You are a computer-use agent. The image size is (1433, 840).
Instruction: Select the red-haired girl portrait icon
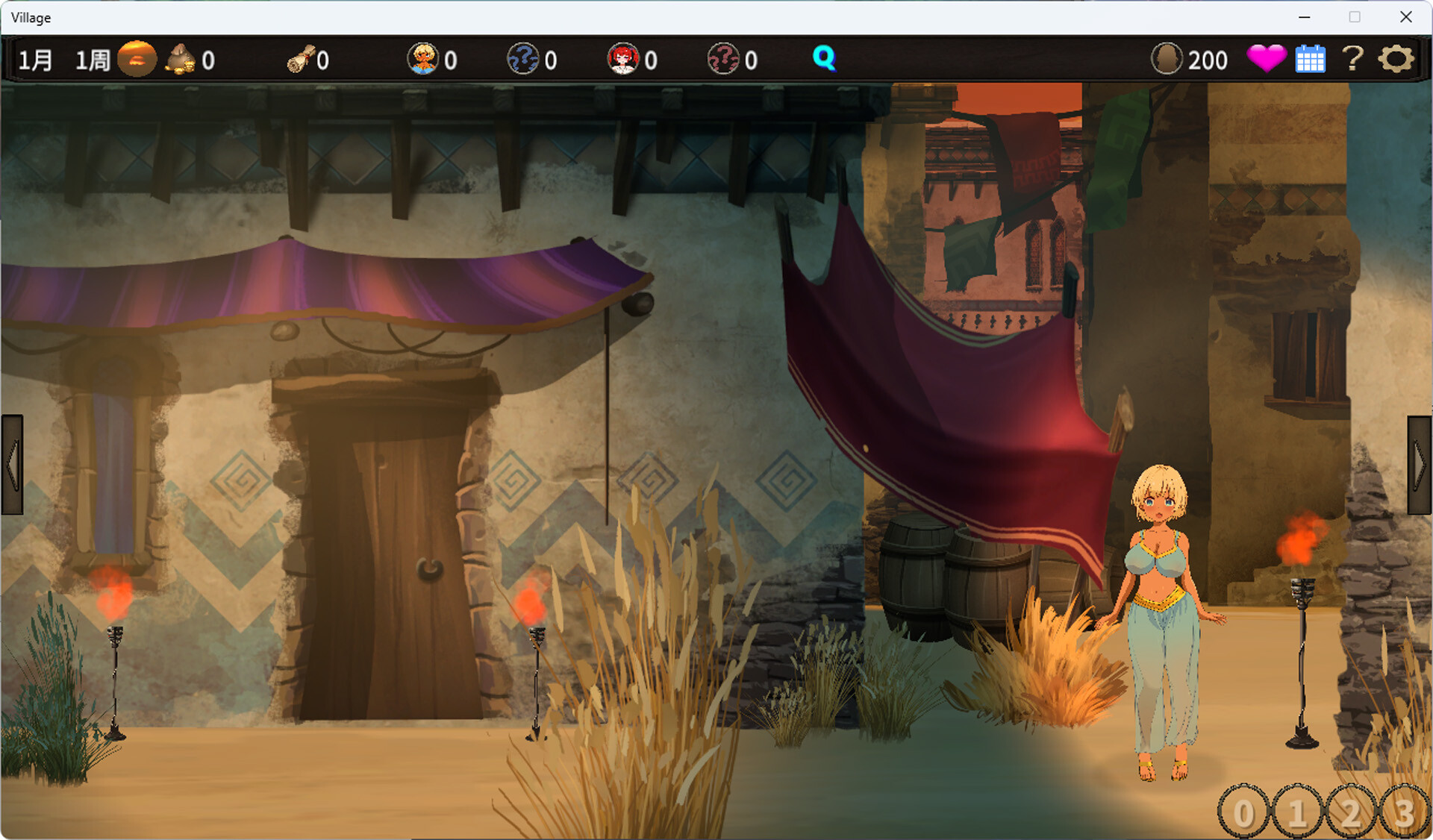(622, 59)
